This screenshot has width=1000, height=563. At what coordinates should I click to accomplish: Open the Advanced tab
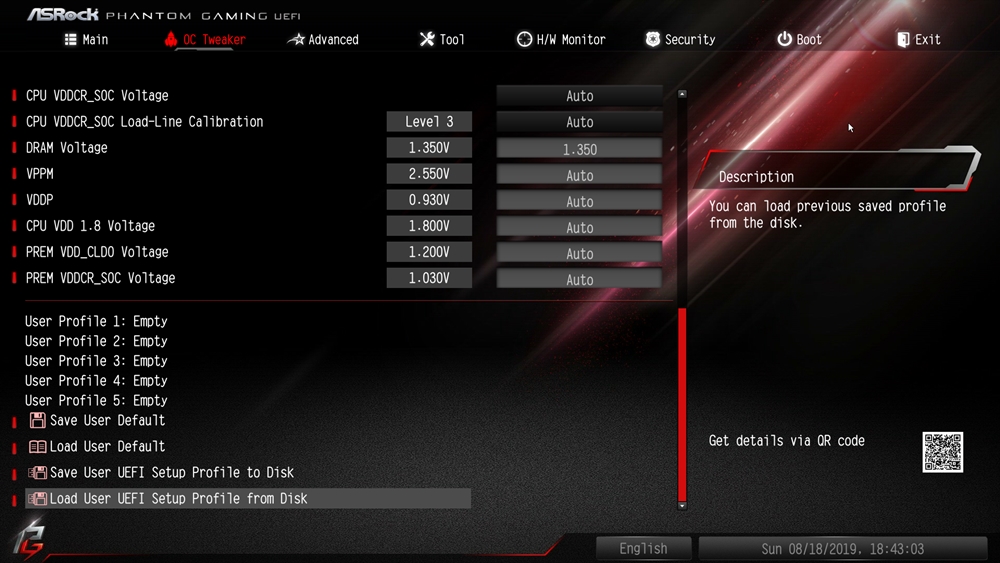323,40
